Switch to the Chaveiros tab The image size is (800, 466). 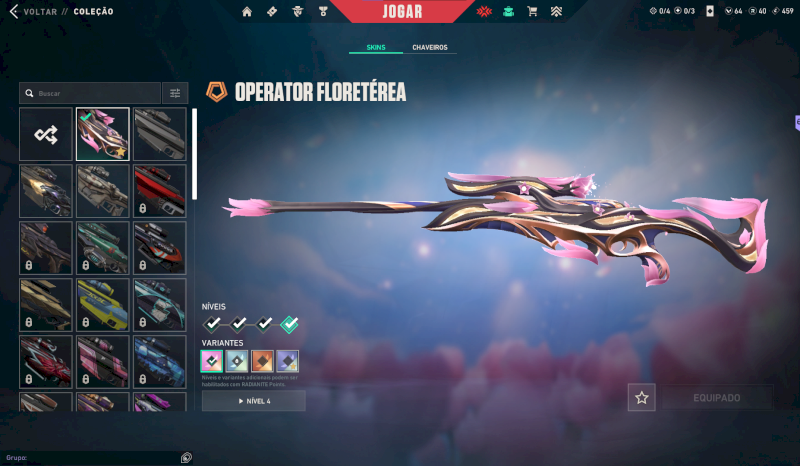click(x=429, y=47)
